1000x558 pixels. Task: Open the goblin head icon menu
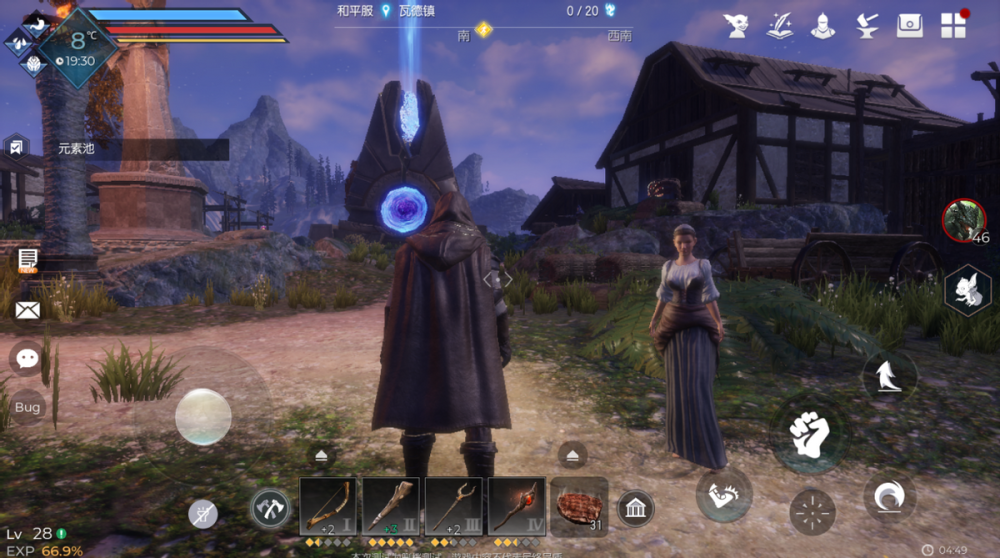pyautogui.click(x=737, y=26)
